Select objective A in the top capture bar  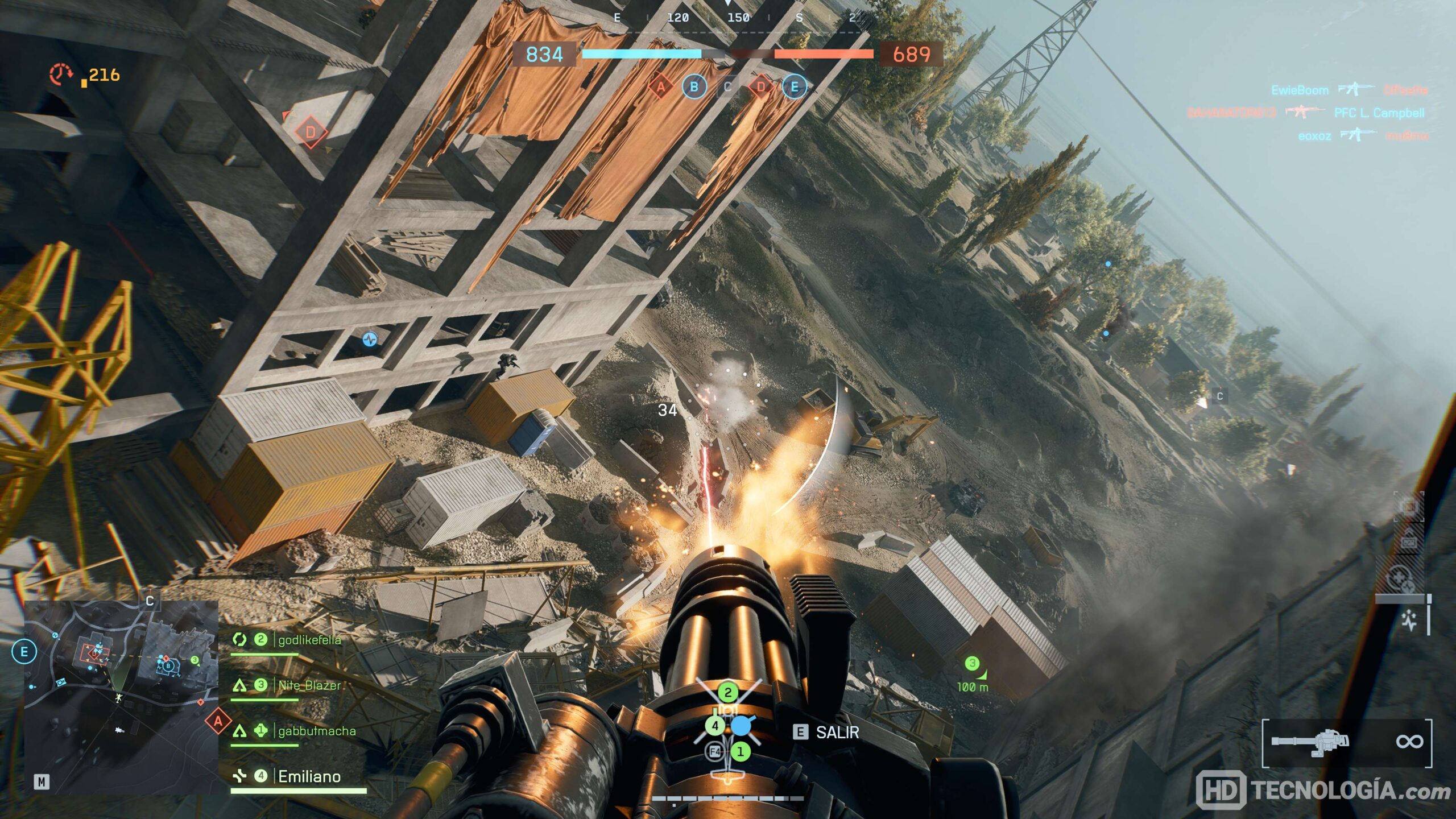pos(660,87)
